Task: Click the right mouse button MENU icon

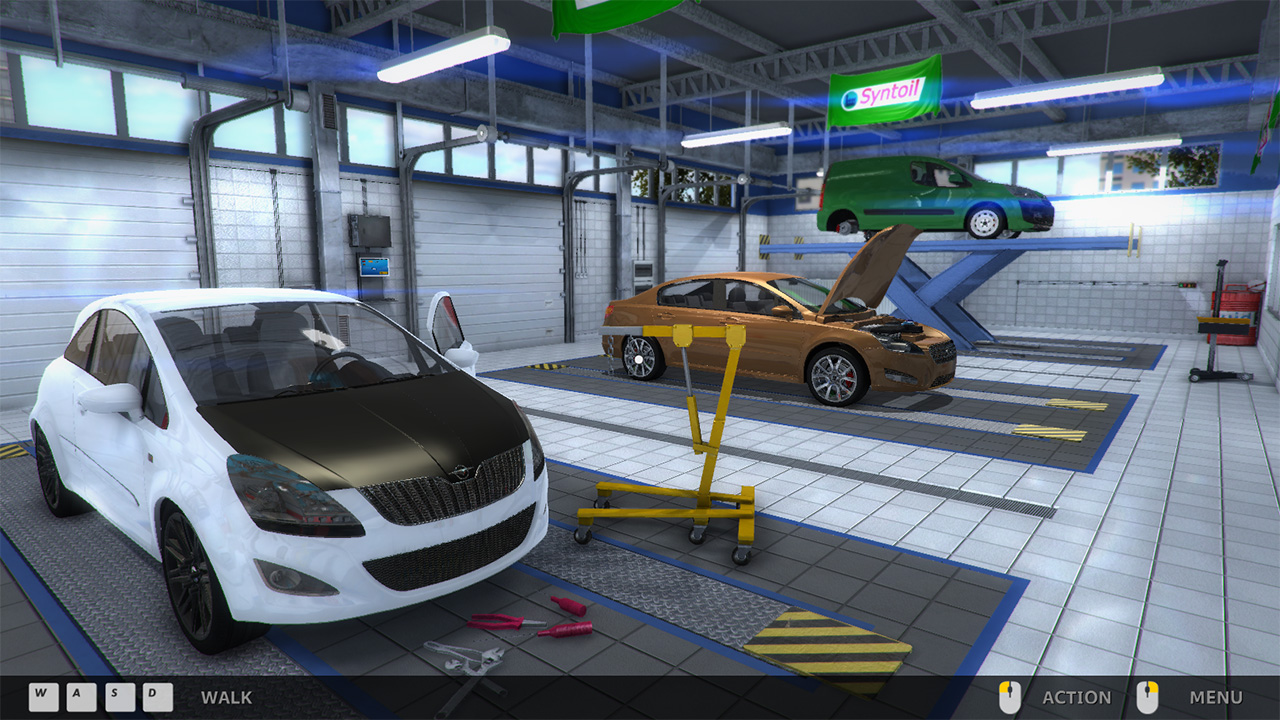Action: point(1148,697)
